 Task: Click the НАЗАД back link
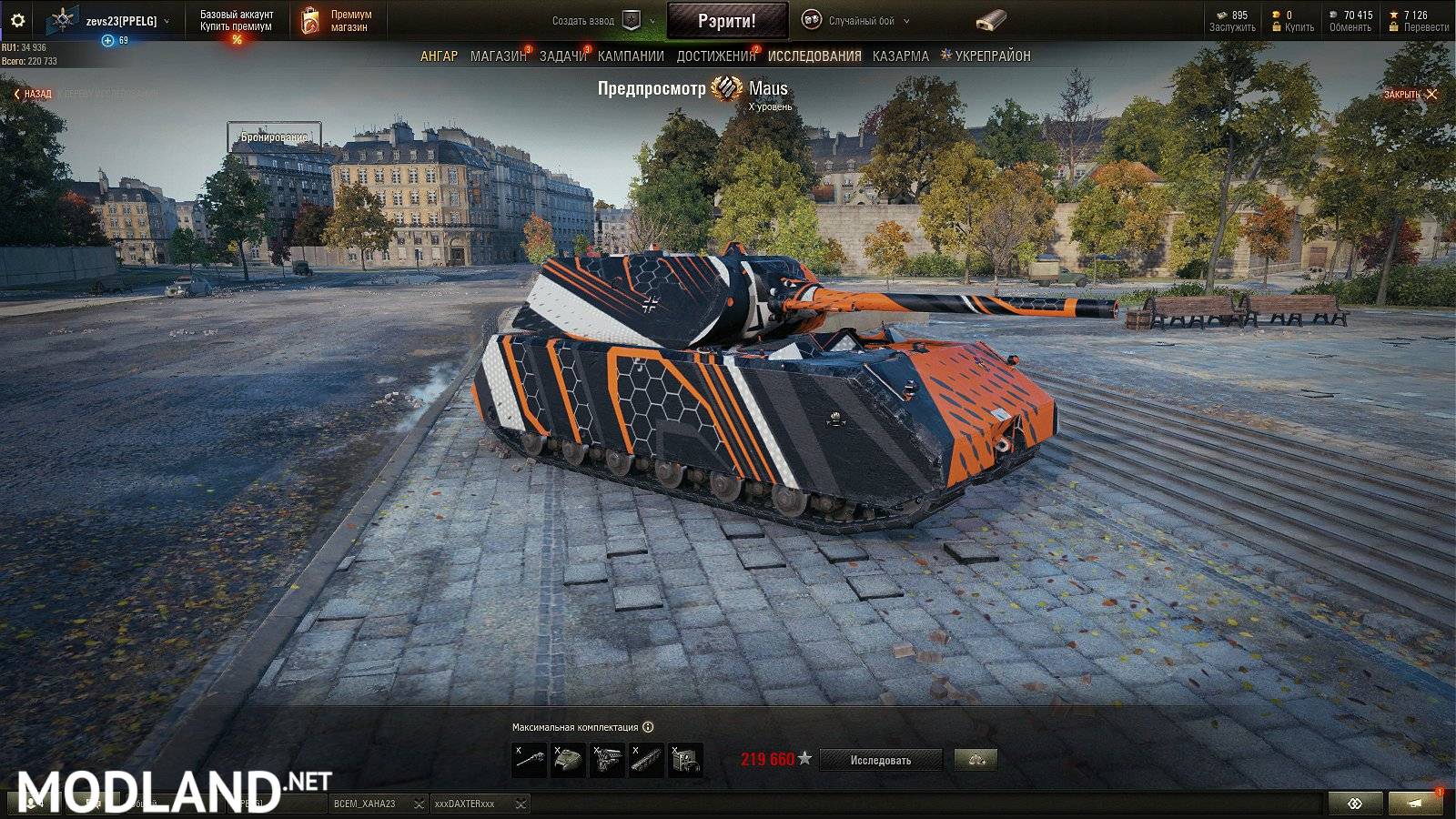(x=32, y=94)
